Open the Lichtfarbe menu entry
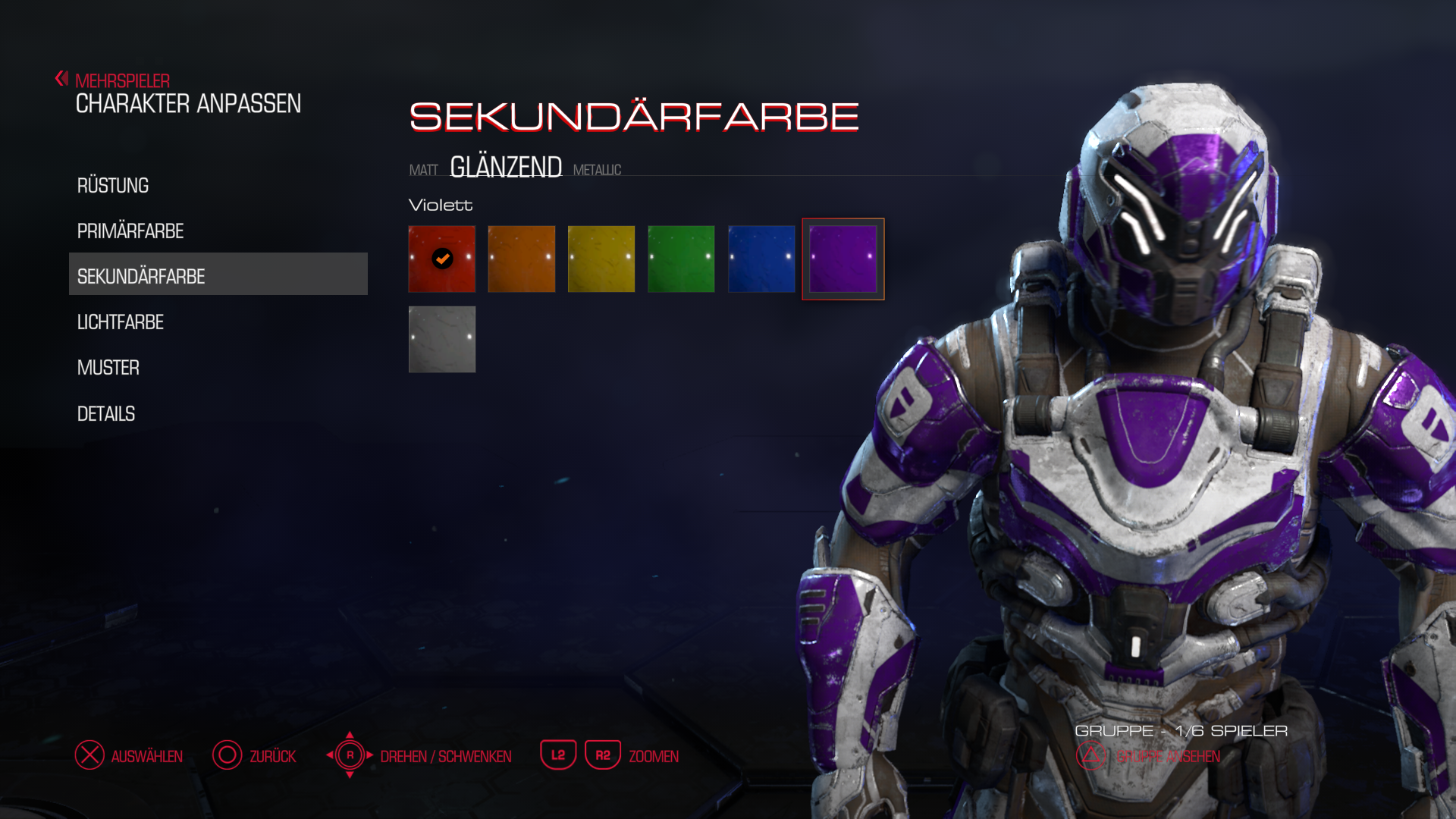Image resolution: width=1456 pixels, height=819 pixels. click(x=121, y=322)
